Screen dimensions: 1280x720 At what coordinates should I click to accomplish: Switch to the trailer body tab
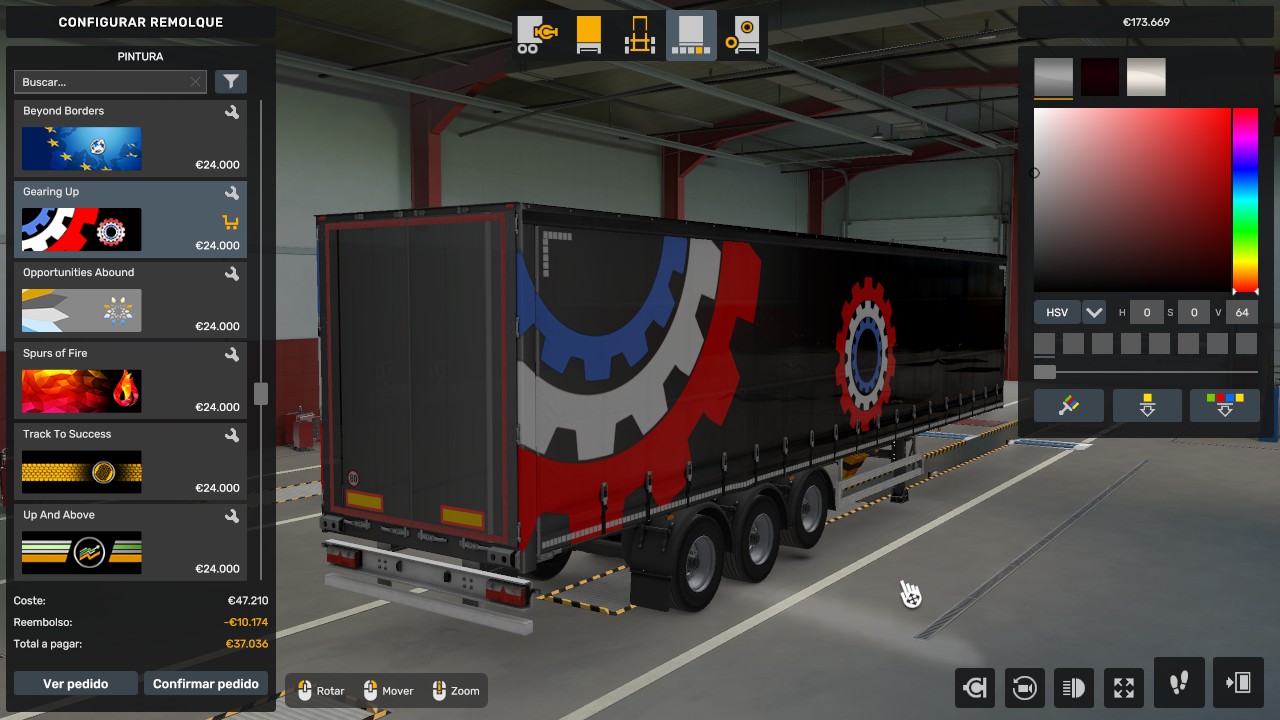589,35
